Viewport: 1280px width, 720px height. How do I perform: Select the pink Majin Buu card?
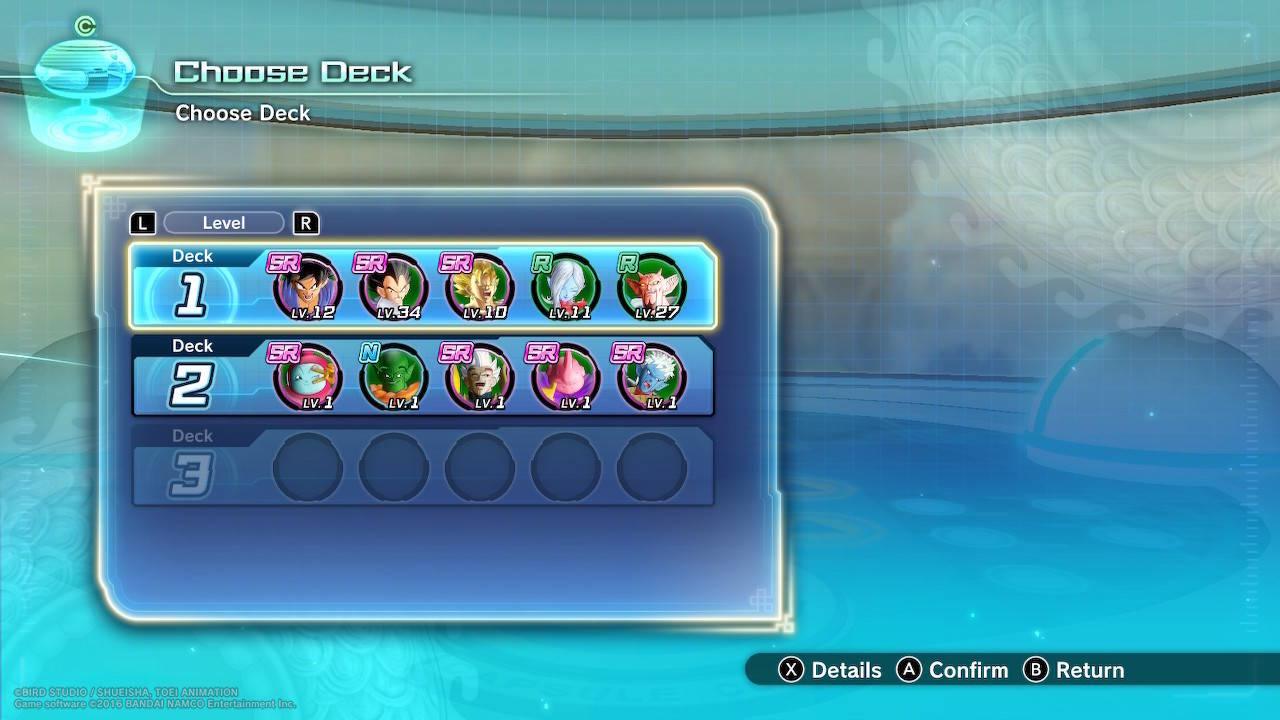pos(565,378)
